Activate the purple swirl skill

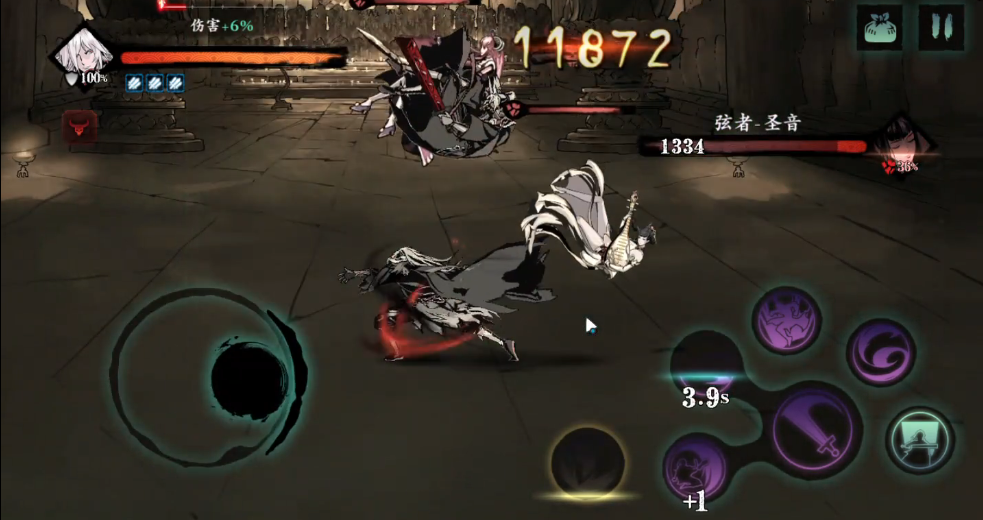pyautogui.click(x=881, y=351)
